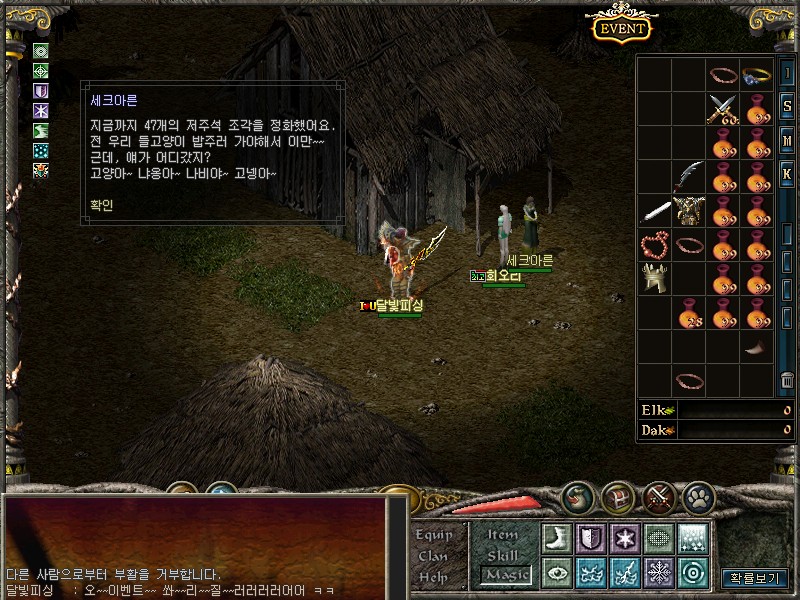Image resolution: width=800 pixels, height=600 pixels.
Task: Confirm the dialogue by clicking 확인
Action: (102, 207)
